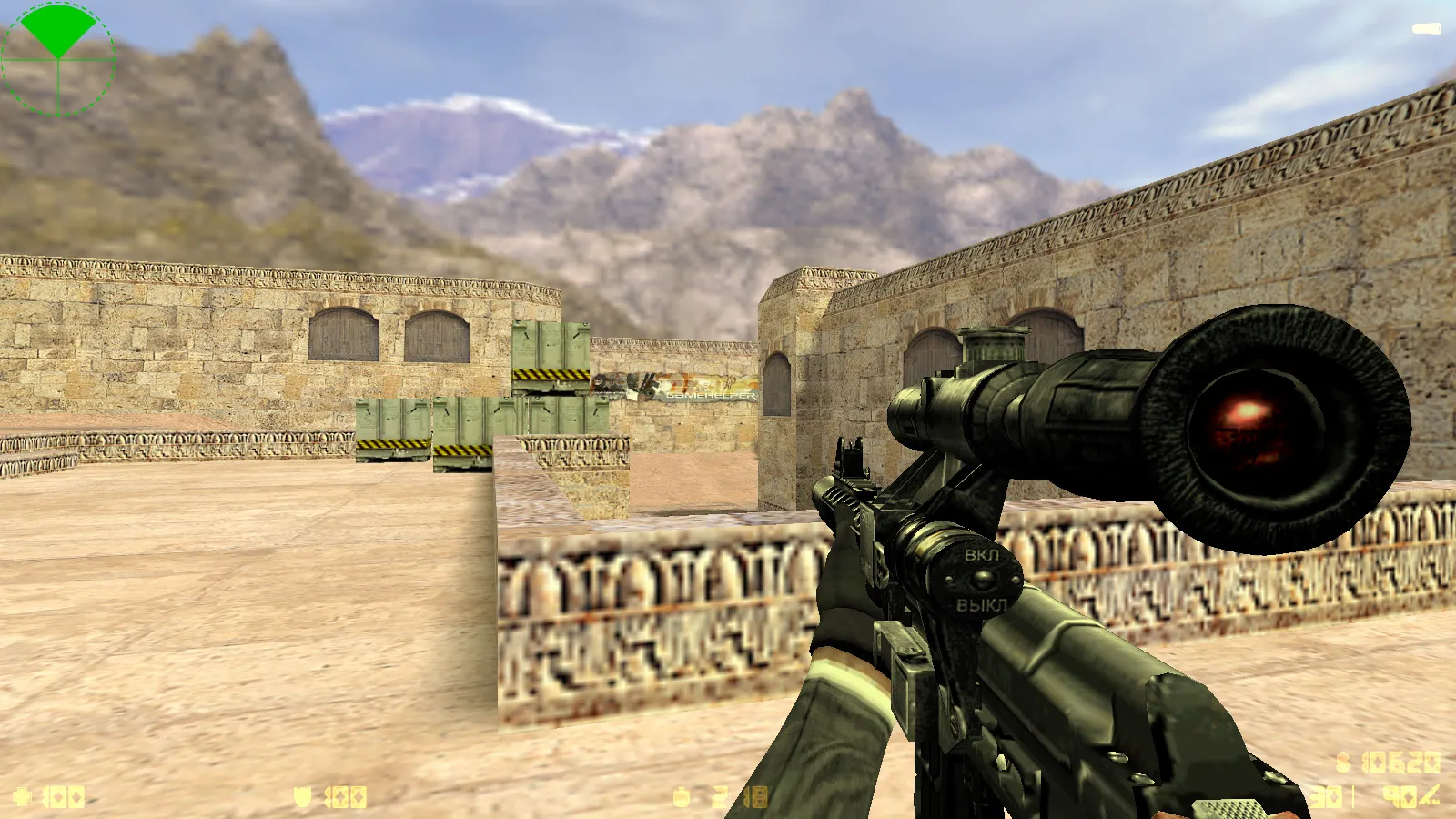Click the health cross icon in HUD
Screen dimensions: 1456x819
click(23, 796)
